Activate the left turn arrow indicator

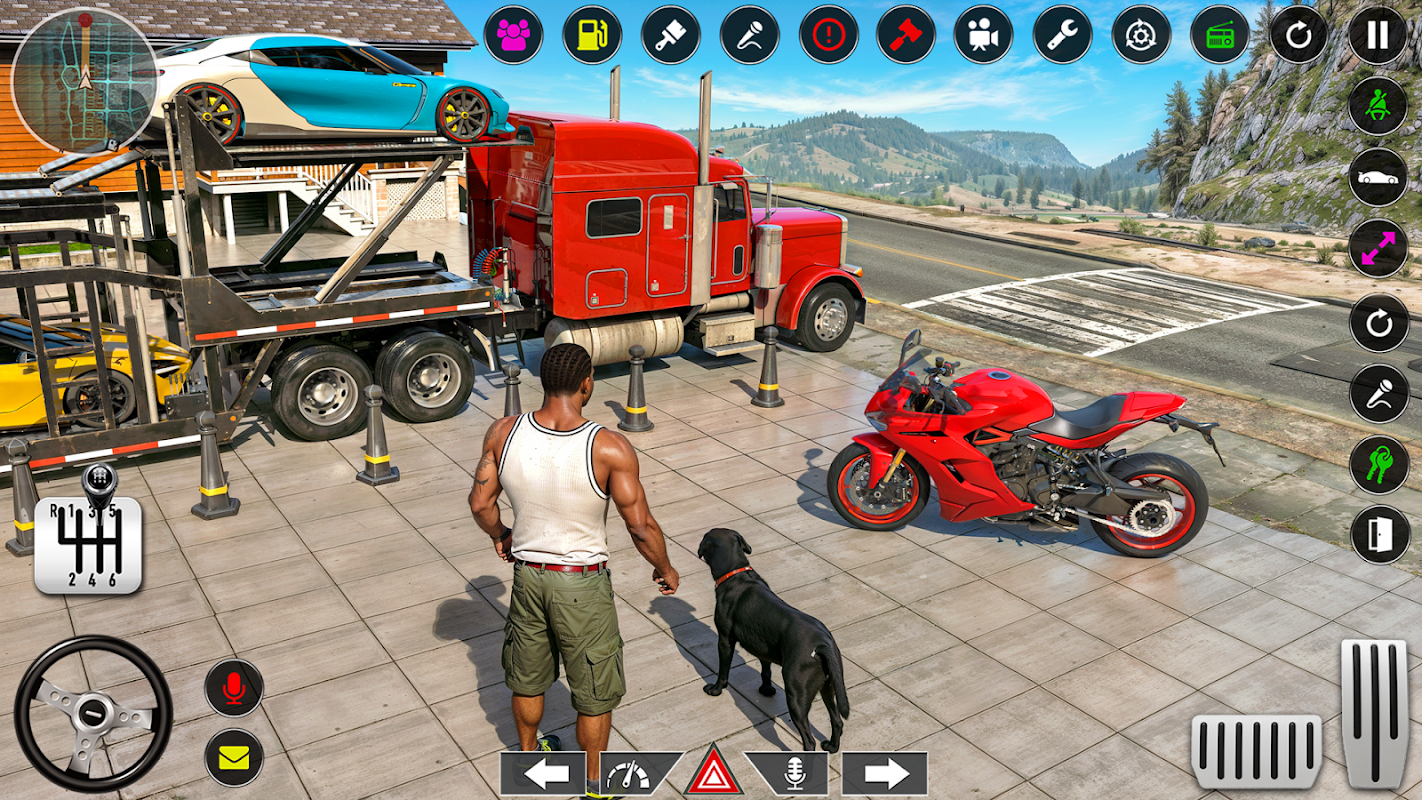coord(542,773)
